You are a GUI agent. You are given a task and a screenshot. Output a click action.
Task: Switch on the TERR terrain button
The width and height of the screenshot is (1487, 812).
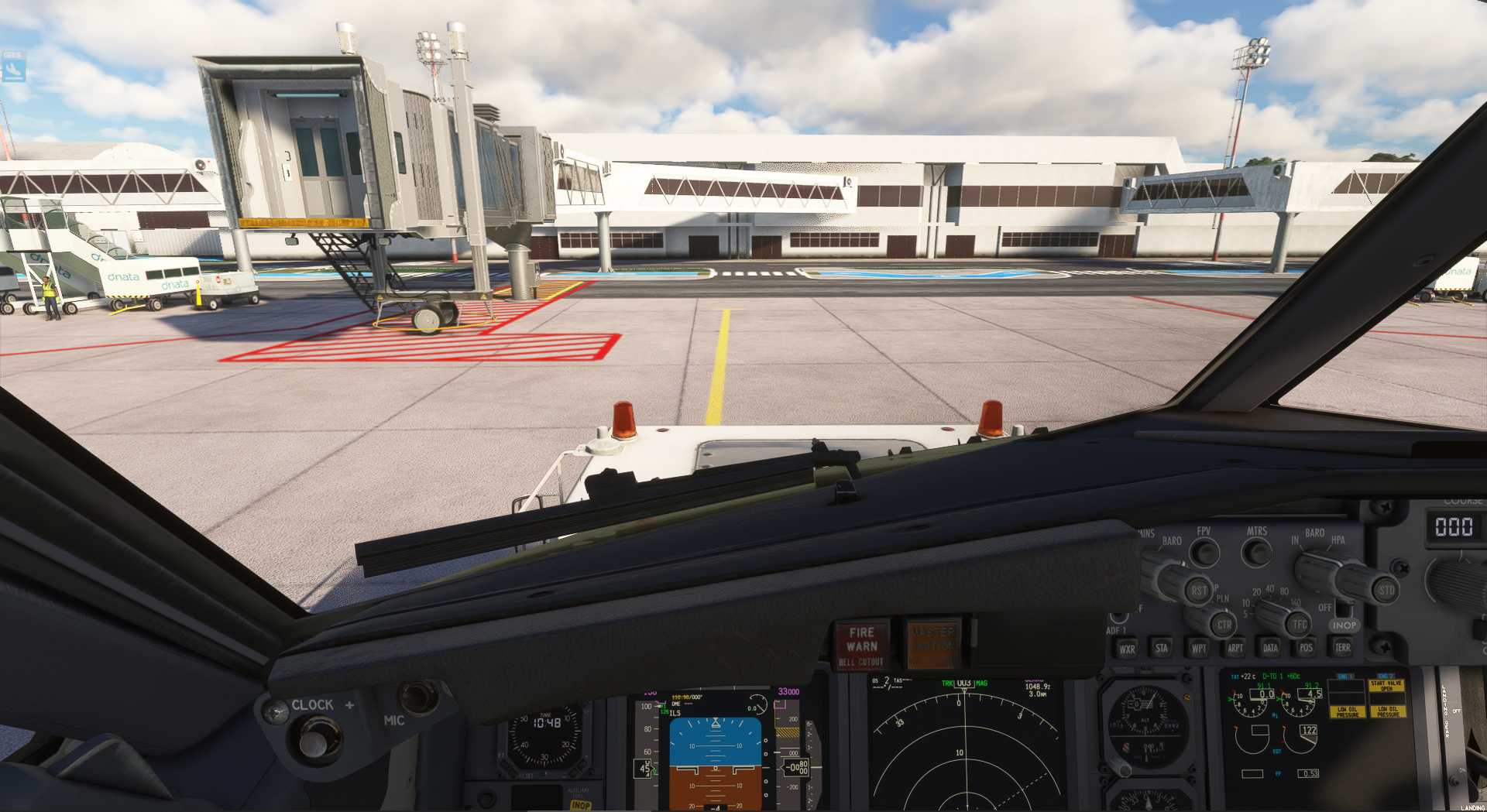[x=1342, y=647]
